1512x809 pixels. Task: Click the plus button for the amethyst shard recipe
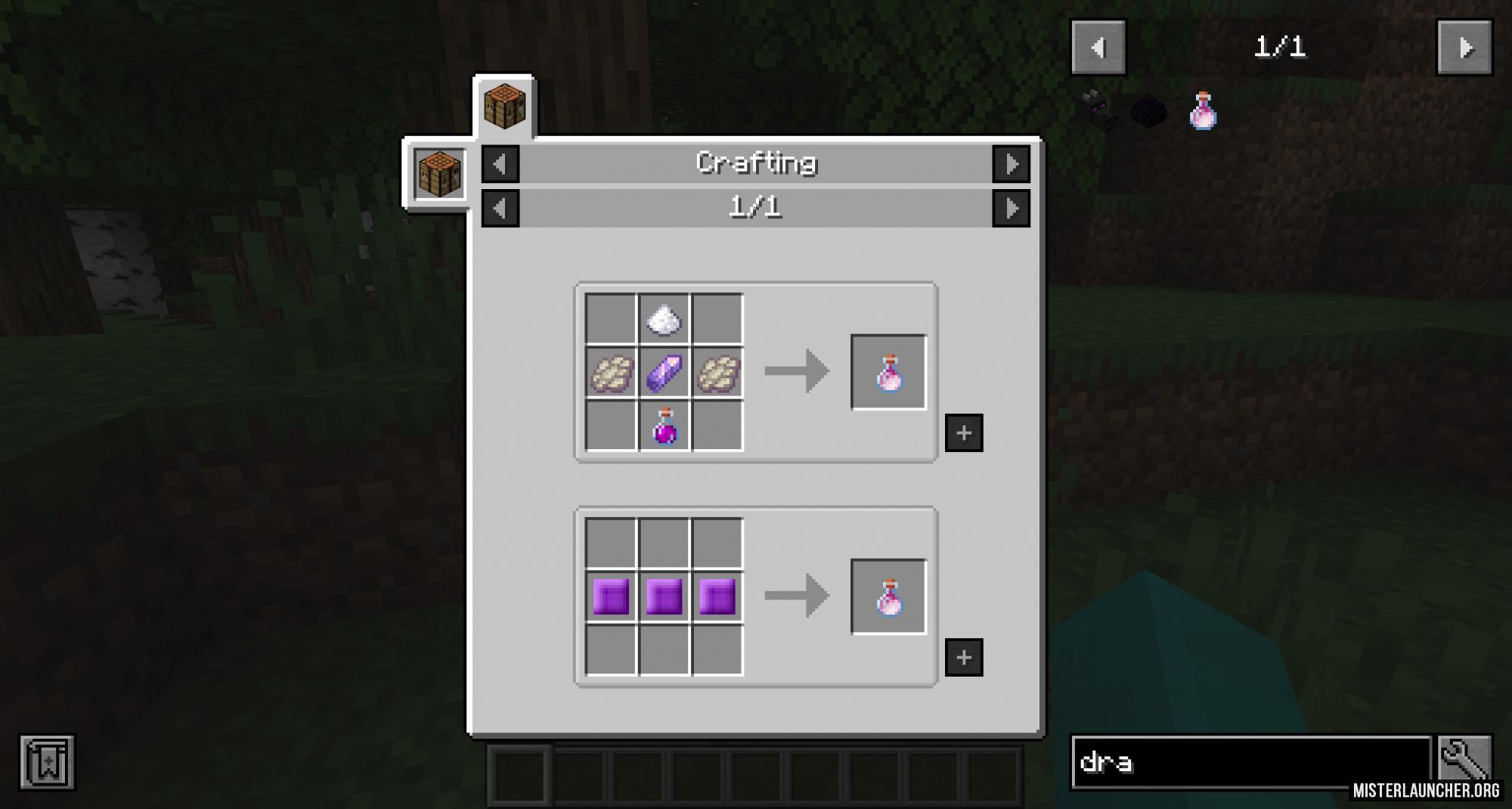coord(964,432)
